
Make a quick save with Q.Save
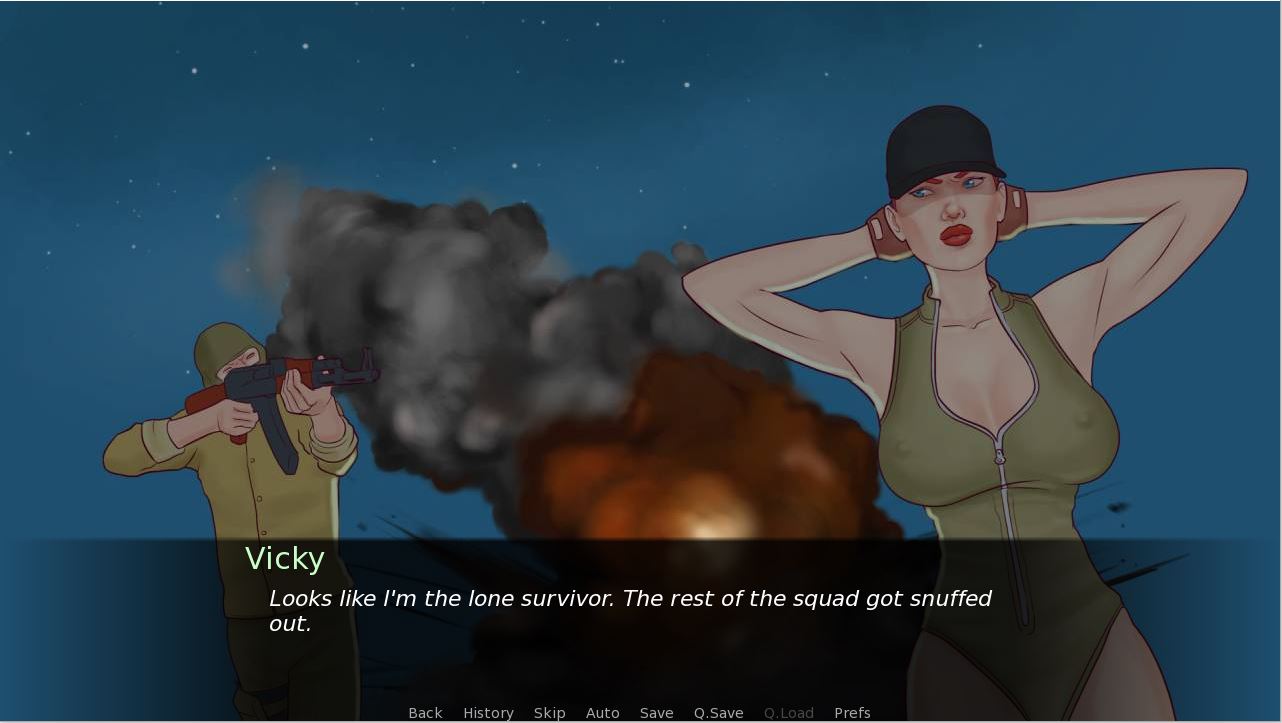tap(718, 713)
